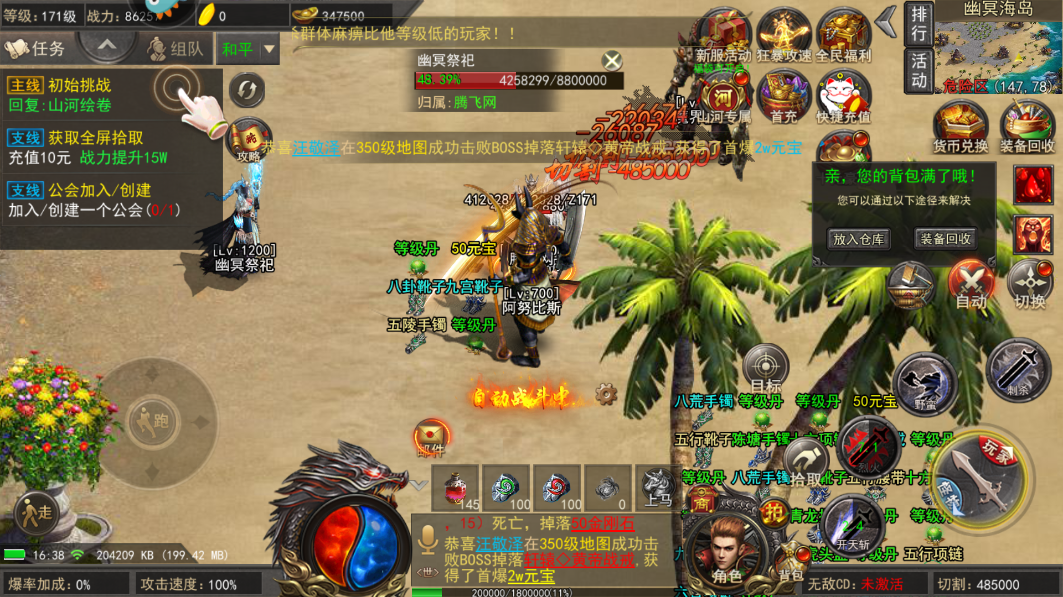Open the 邮件 mail icon
Viewport: 1063px width, 597px height.
click(431, 437)
